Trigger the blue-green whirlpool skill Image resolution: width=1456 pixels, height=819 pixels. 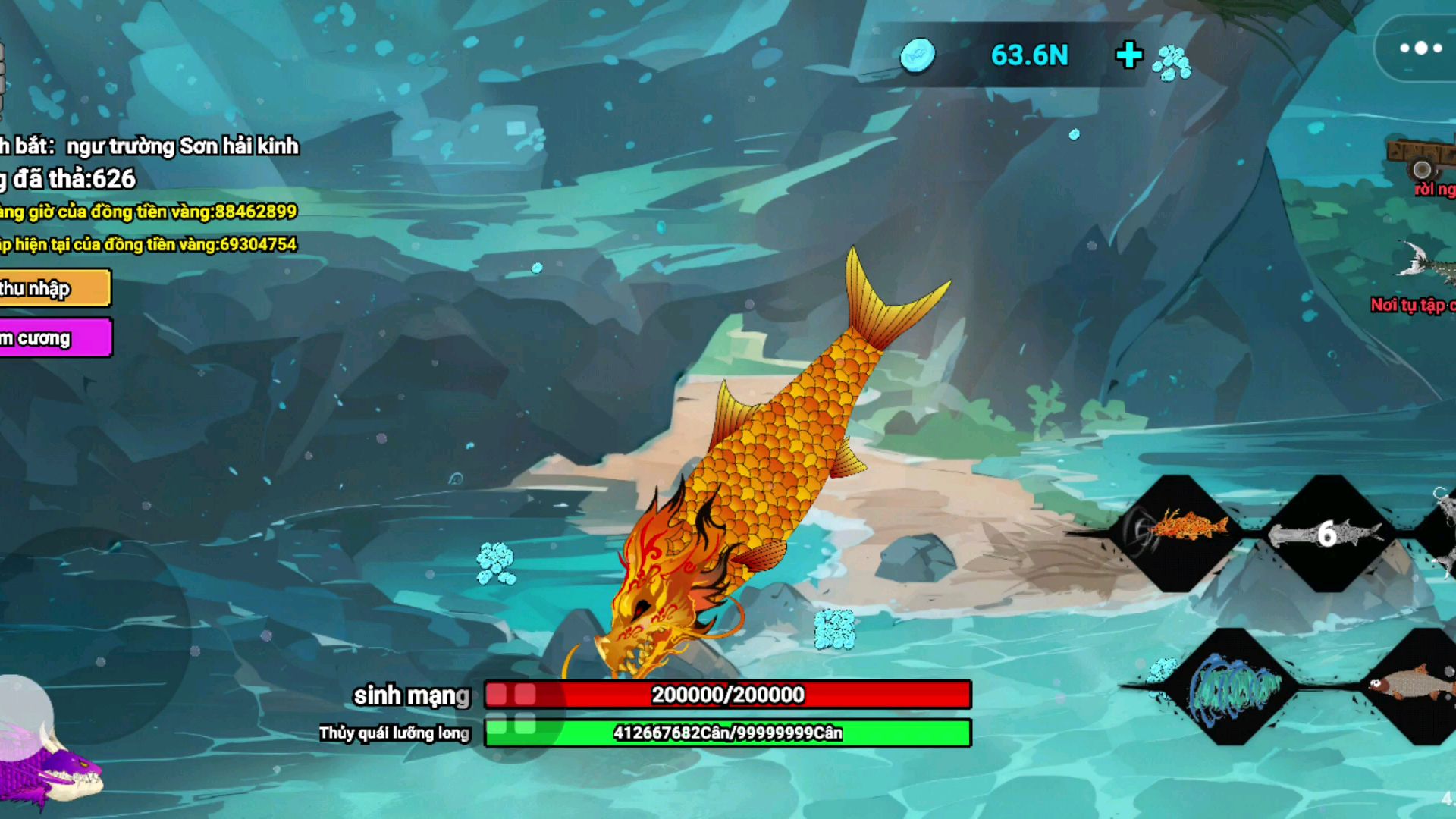click(1234, 688)
